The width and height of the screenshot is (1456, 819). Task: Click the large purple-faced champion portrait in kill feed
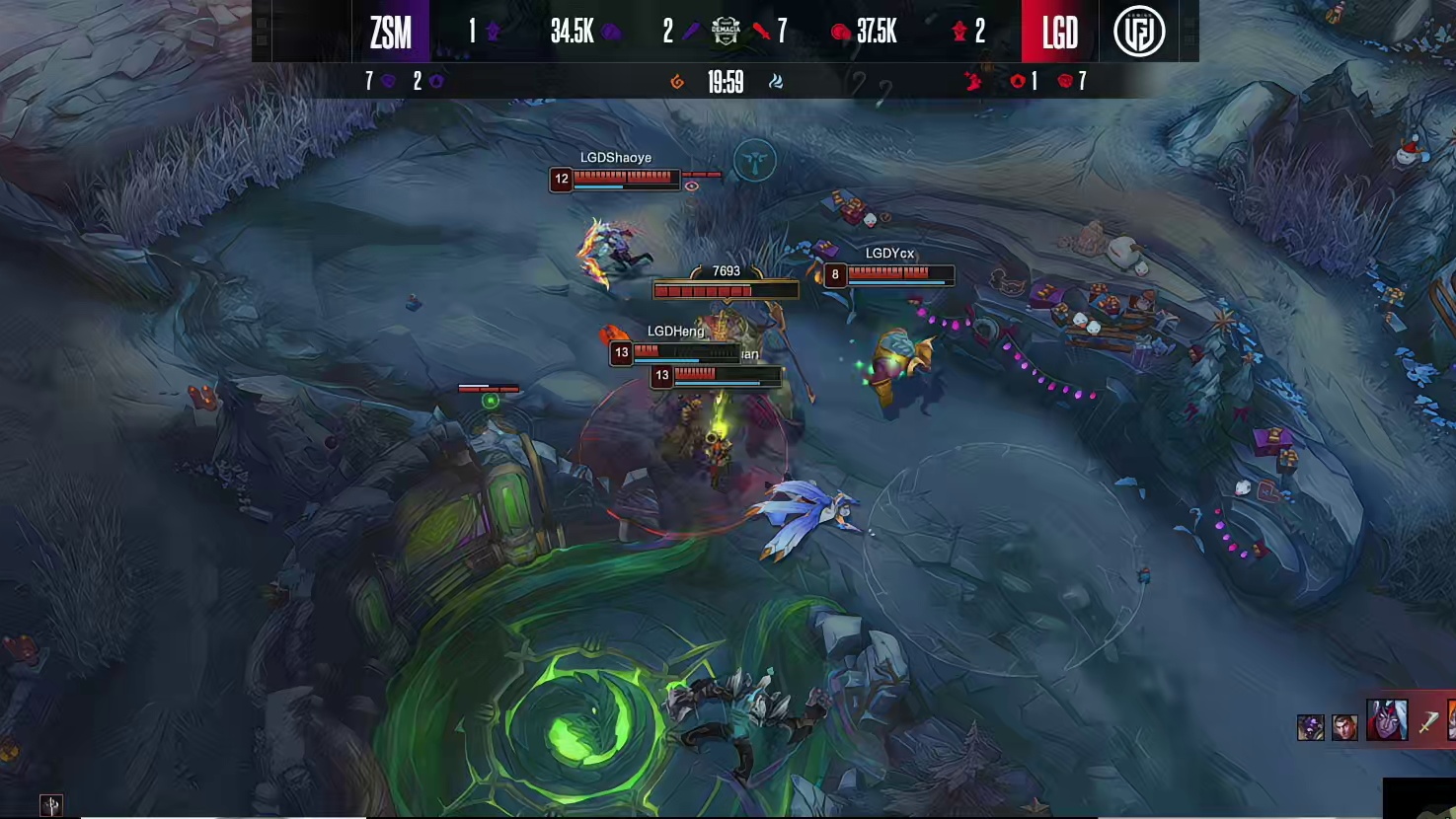1387,721
